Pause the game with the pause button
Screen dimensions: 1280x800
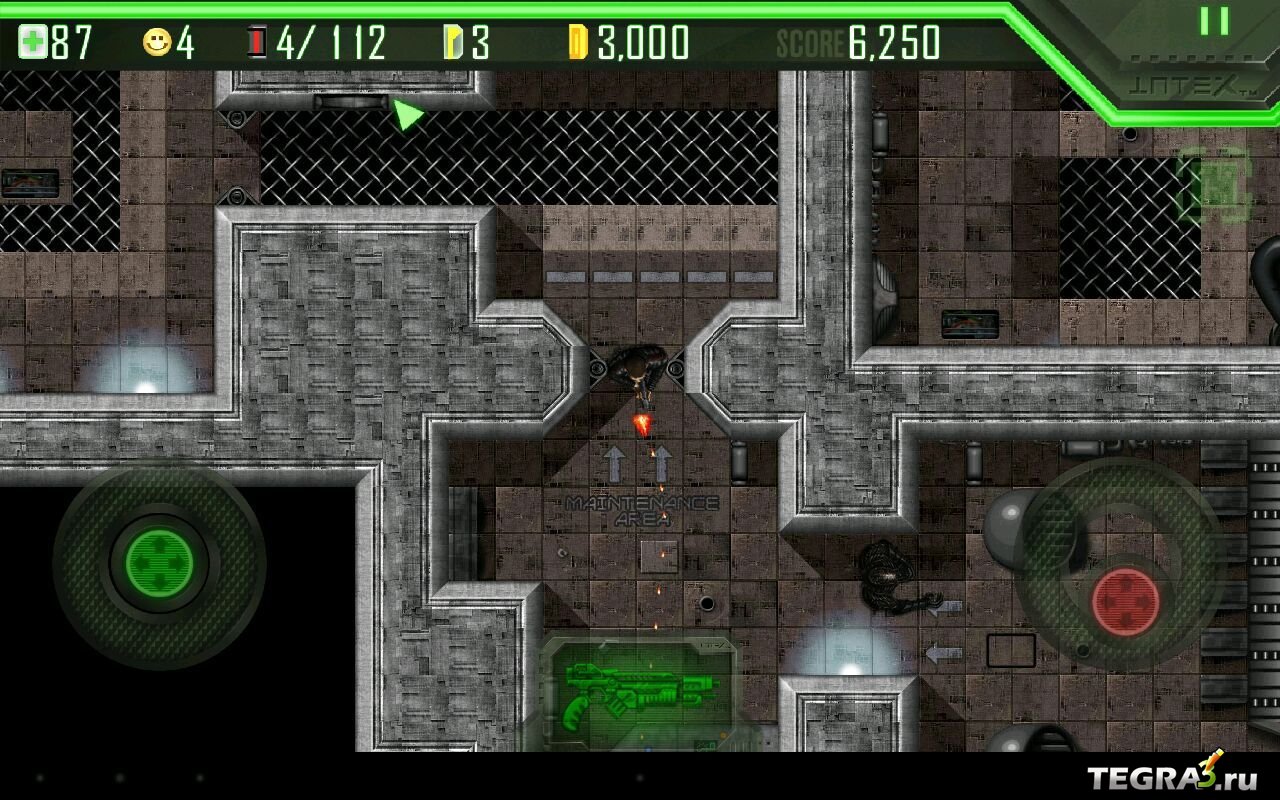tap(1214, 21)
